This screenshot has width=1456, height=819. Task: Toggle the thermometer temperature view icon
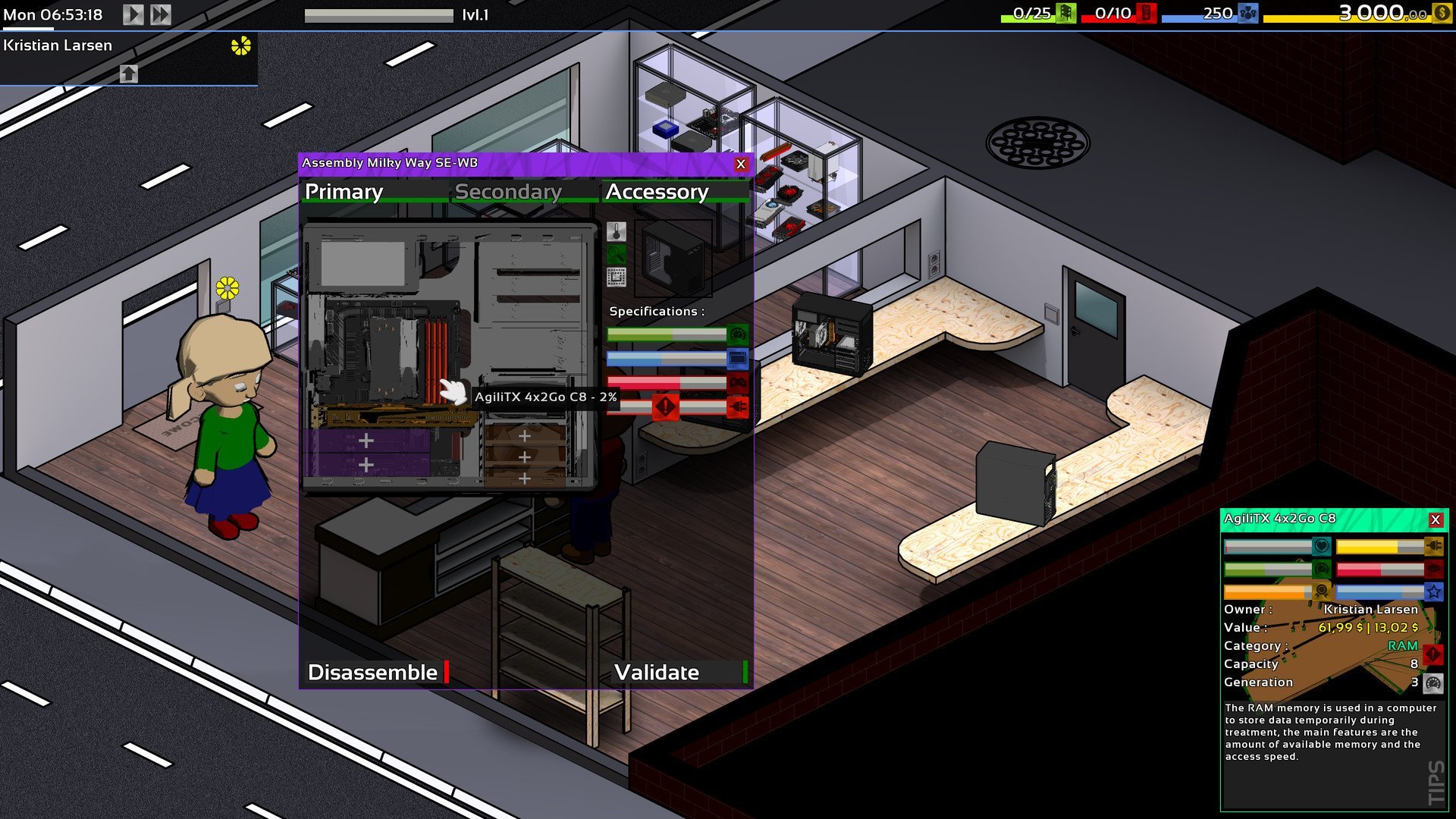617,231
